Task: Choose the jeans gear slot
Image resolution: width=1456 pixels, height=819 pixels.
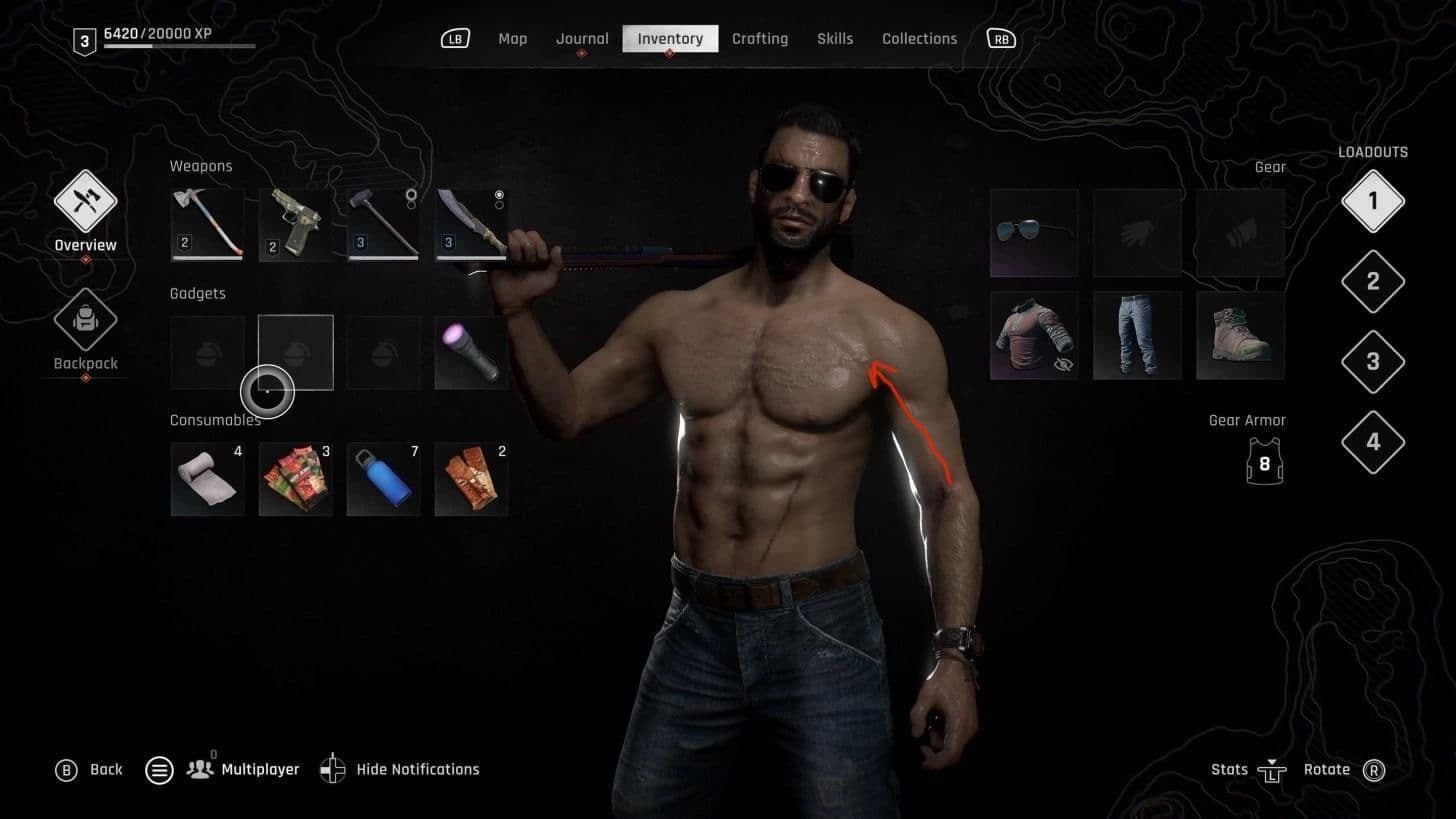Action: click(x=1137, y=336)
